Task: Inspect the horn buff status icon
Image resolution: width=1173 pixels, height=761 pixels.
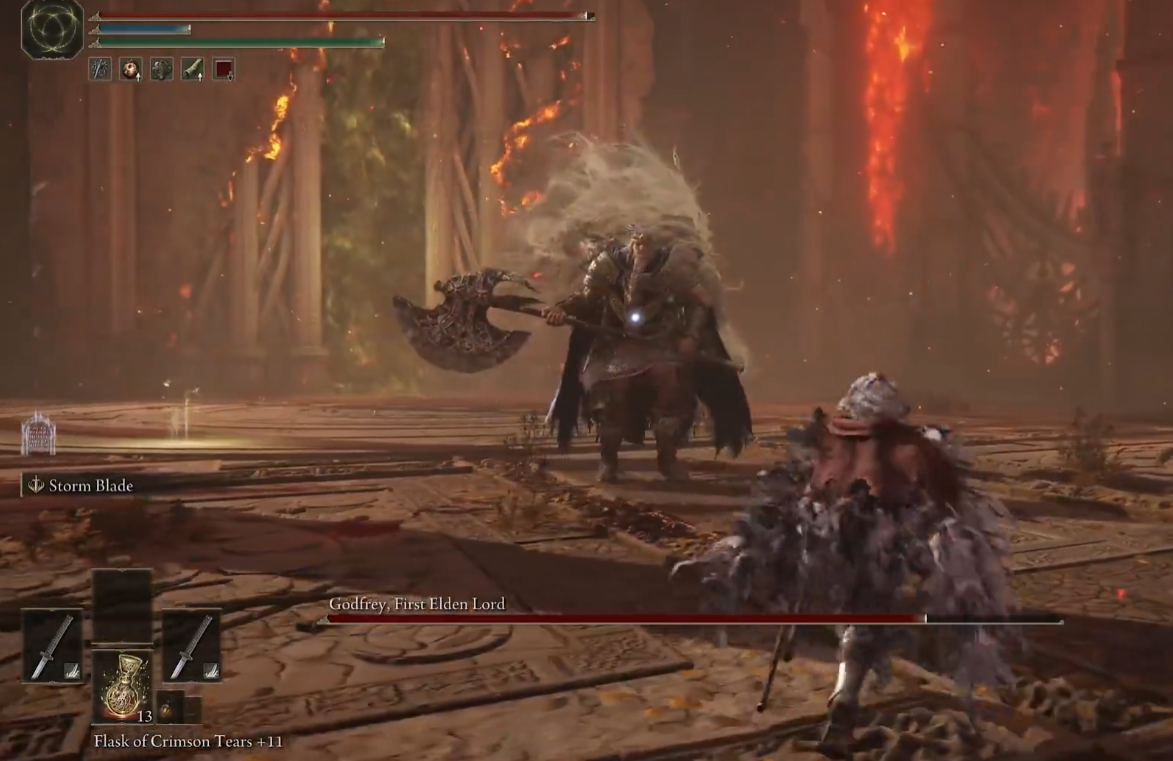Action: coord(192,69)
